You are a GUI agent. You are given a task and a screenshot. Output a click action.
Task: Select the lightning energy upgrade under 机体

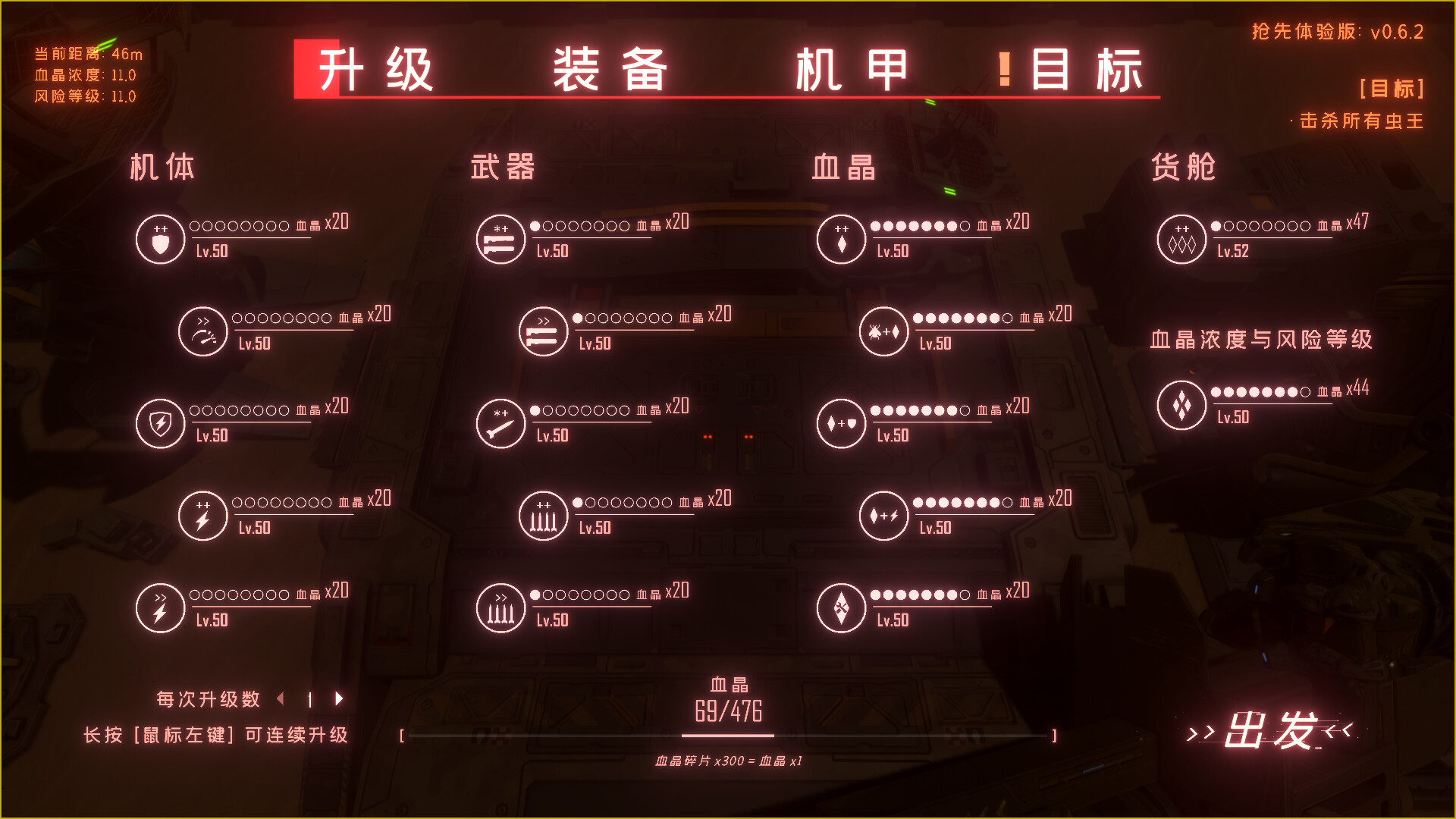click(202, 516)
